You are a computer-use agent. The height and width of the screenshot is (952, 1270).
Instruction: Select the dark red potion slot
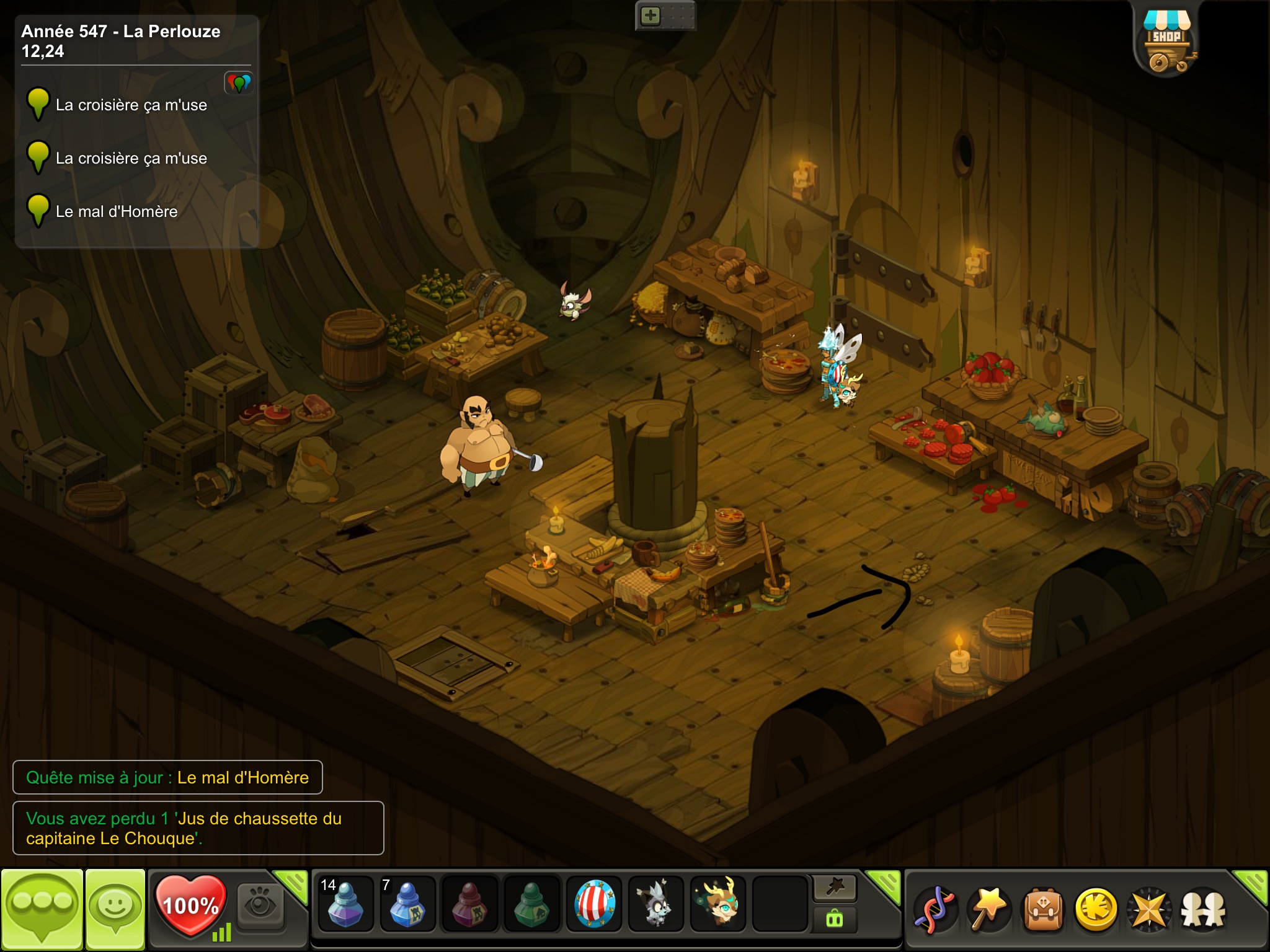click(469, 903)
